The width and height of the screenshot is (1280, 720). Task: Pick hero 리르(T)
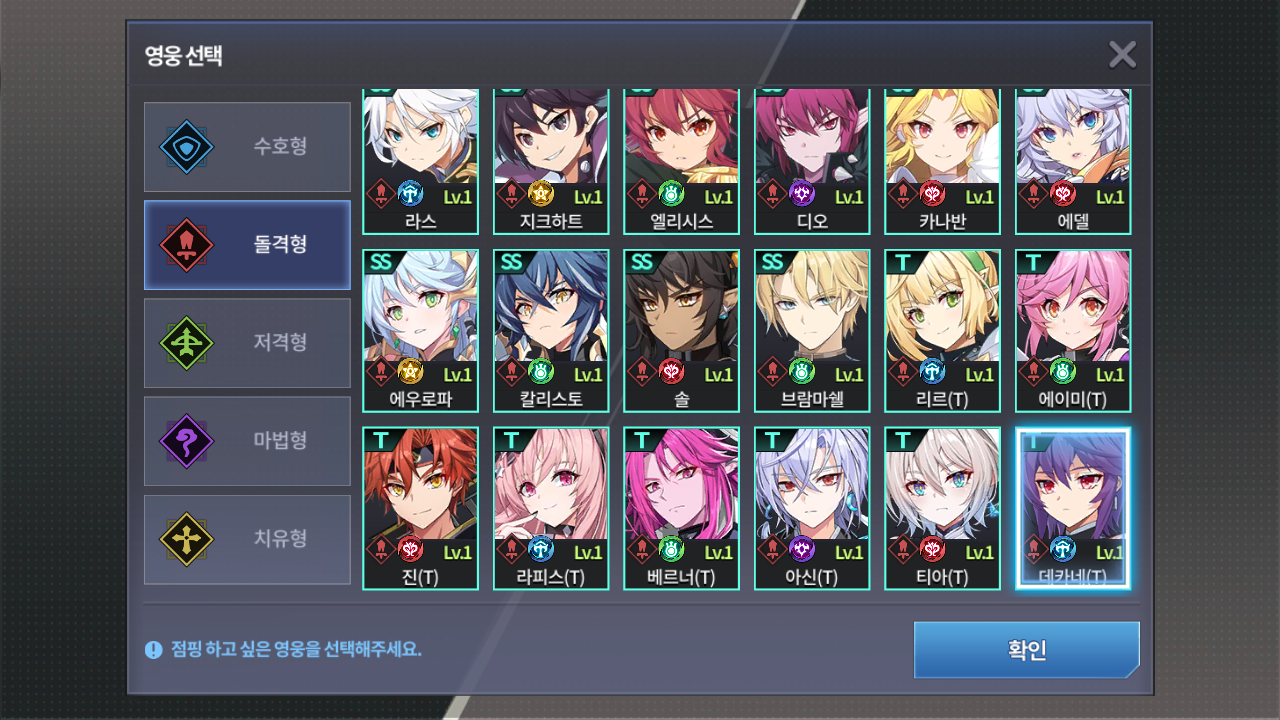pos(942,330)
